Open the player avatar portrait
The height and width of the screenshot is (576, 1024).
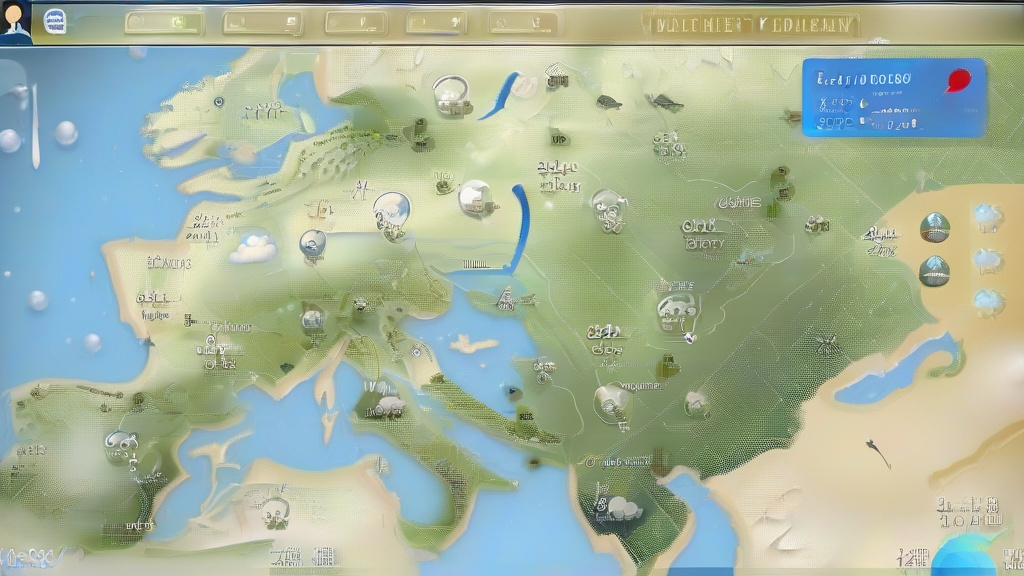[x=15, y=20]
